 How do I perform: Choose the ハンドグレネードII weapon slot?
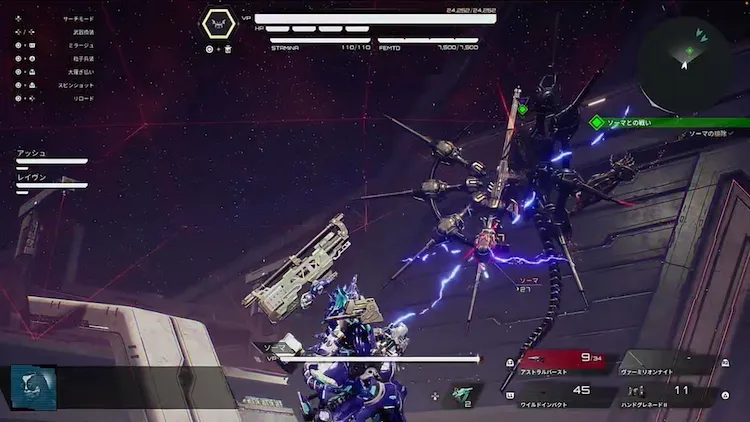pos(665,396)
